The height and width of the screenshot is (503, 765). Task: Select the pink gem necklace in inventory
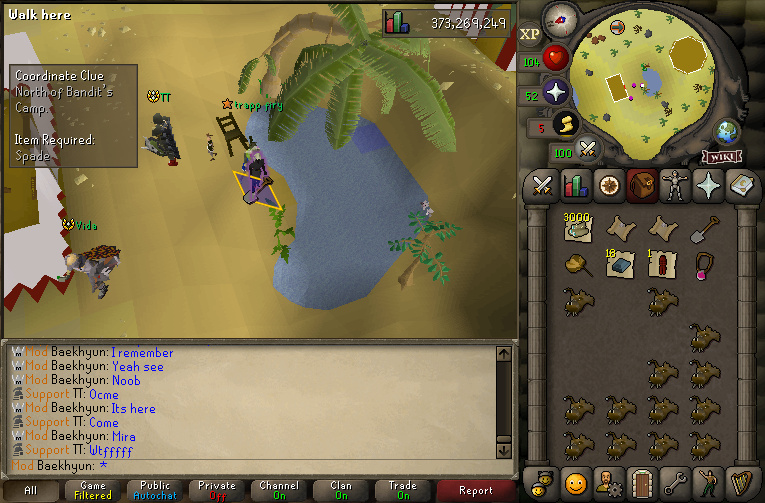(x=703, y=265)
